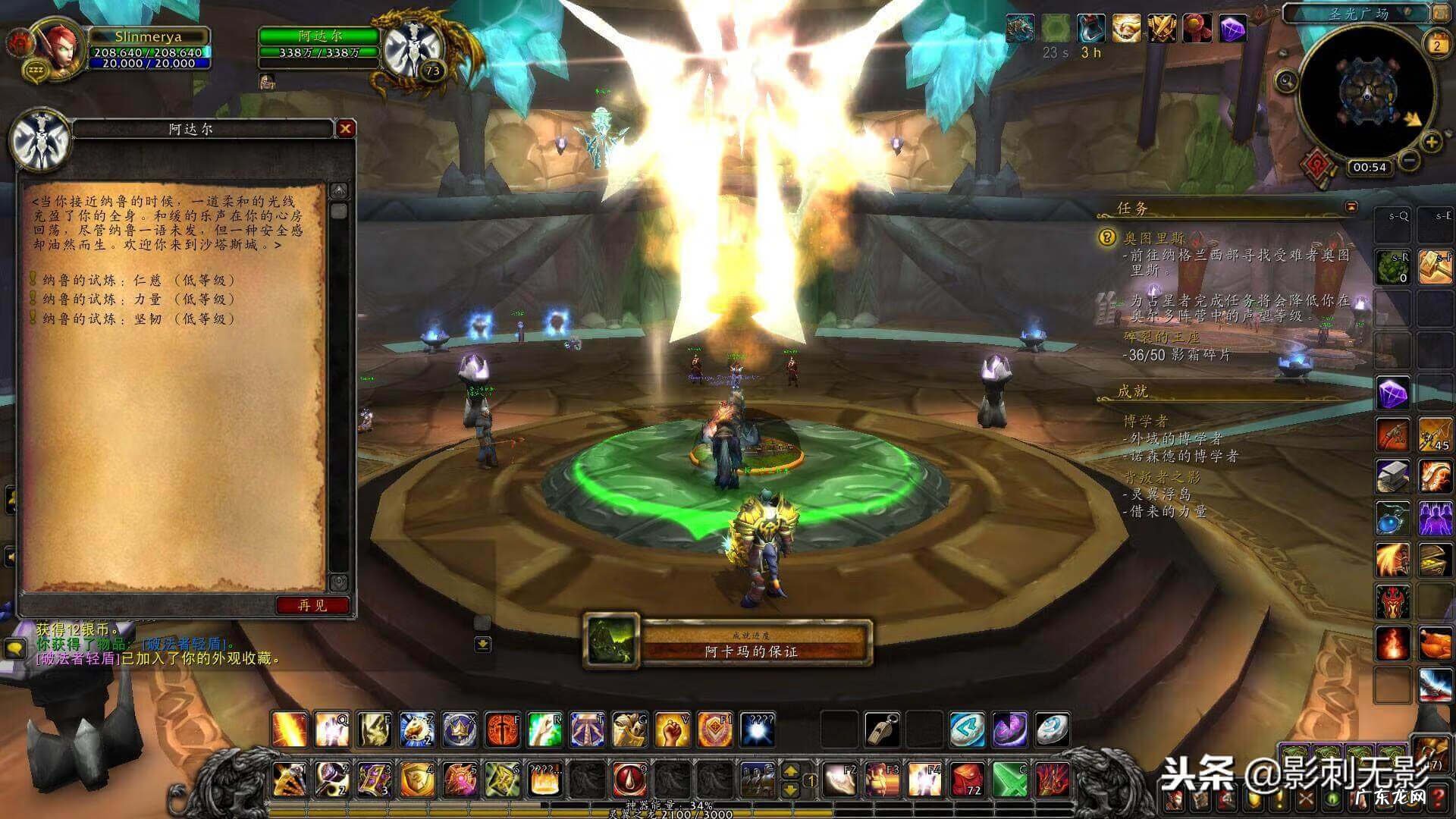The height and width of the screenshot is (819, 1456).
Task: Open the chat speech bubble button
Action: click(x=15, y=648)
